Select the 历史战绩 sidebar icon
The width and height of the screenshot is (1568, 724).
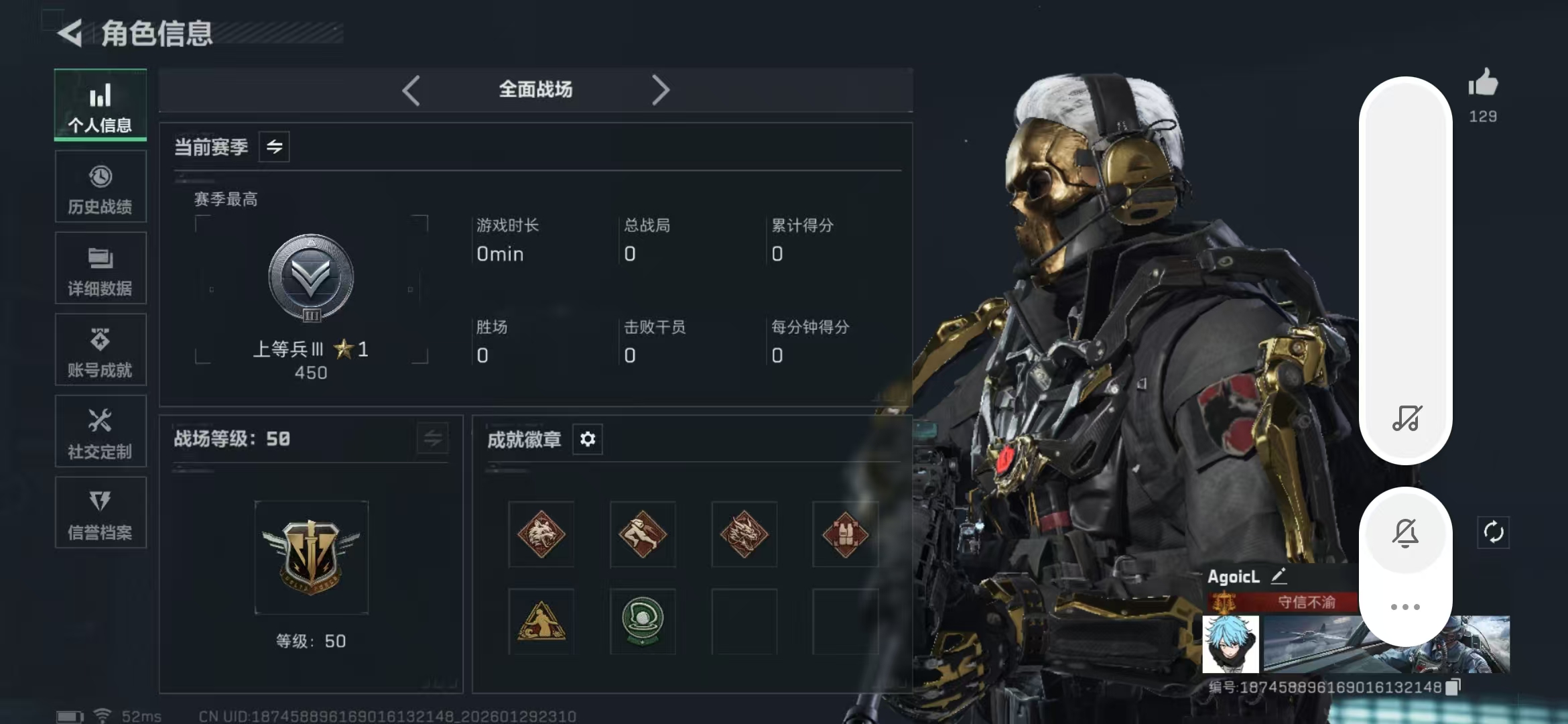click(x=100, y=187)
